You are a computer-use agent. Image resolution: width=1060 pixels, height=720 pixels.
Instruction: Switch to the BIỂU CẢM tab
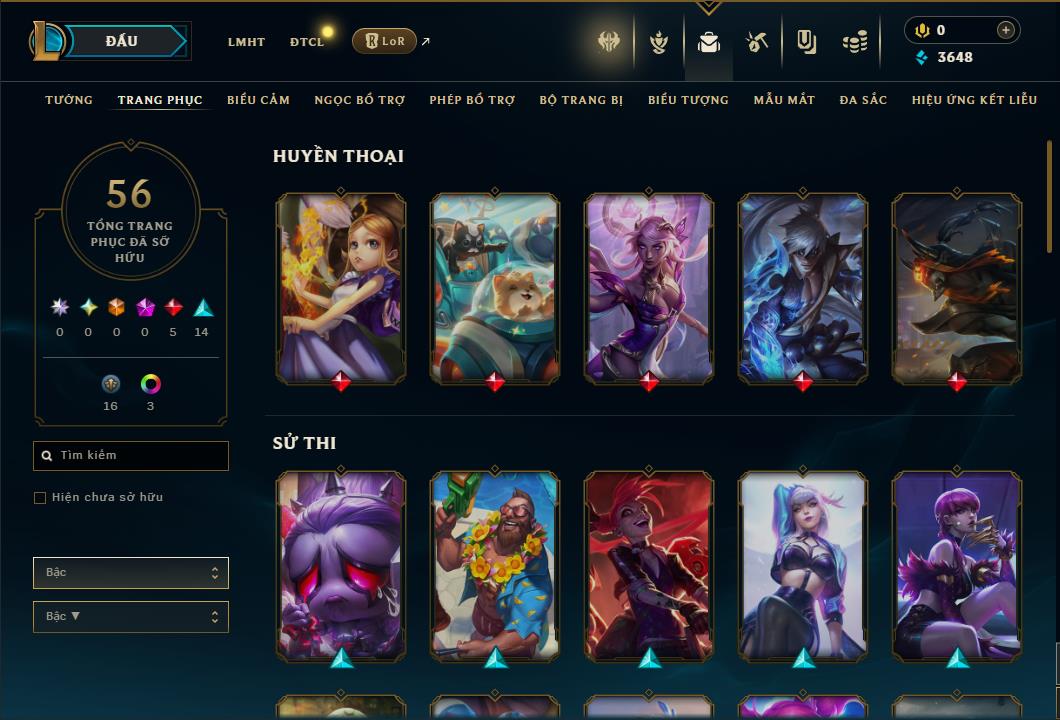point(258,100)
